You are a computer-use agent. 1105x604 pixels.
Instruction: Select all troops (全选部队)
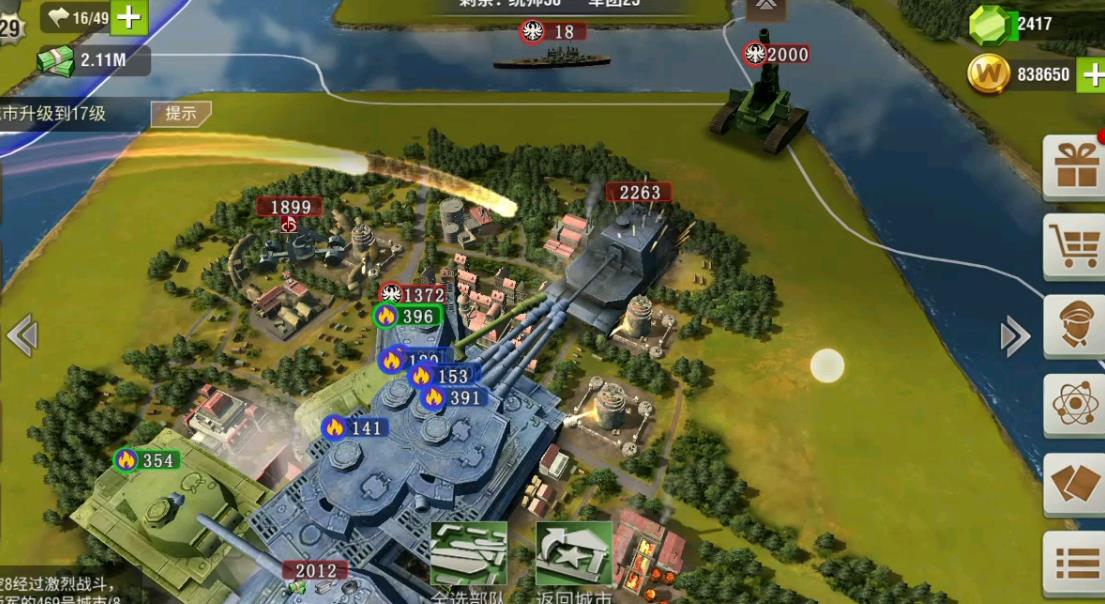point(468,557)
